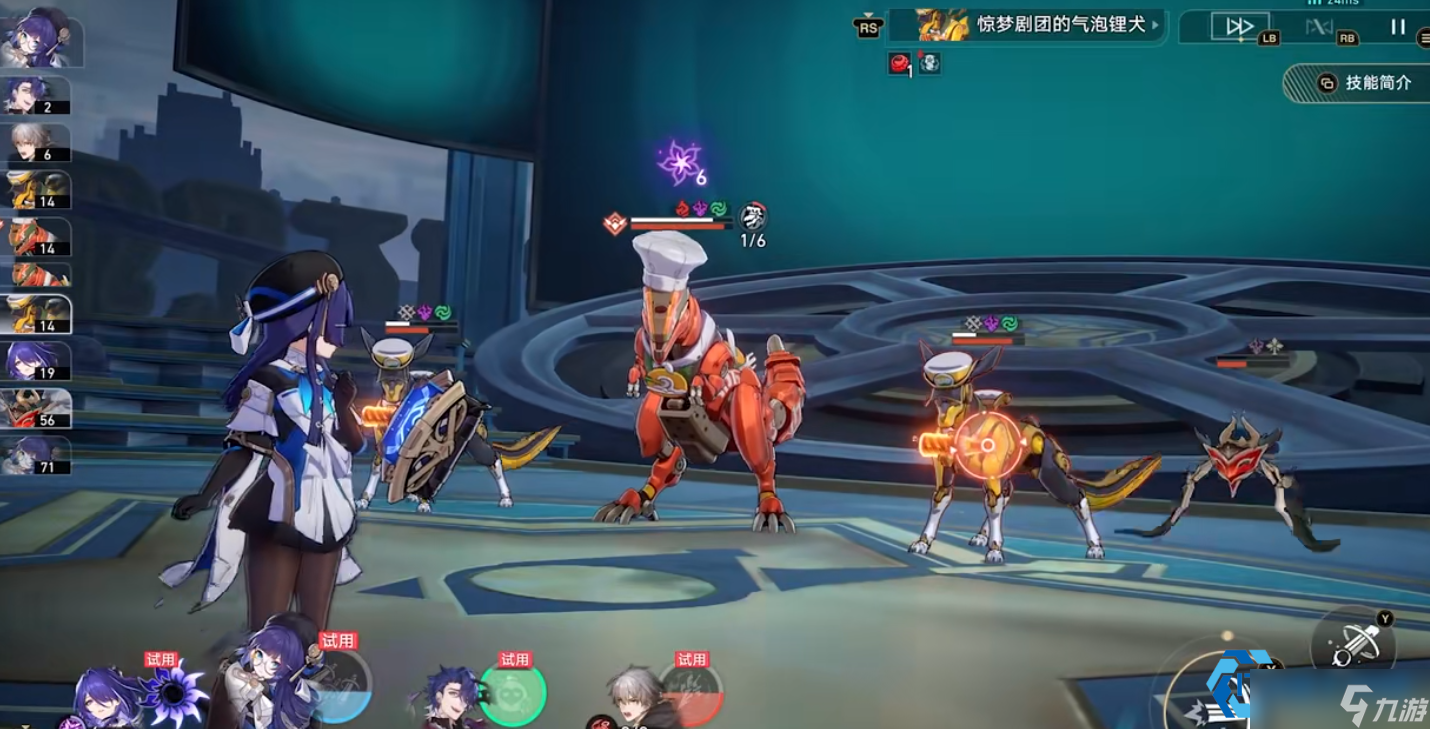
Task: Pause the battle
Action: click(x=1398, y=25)
